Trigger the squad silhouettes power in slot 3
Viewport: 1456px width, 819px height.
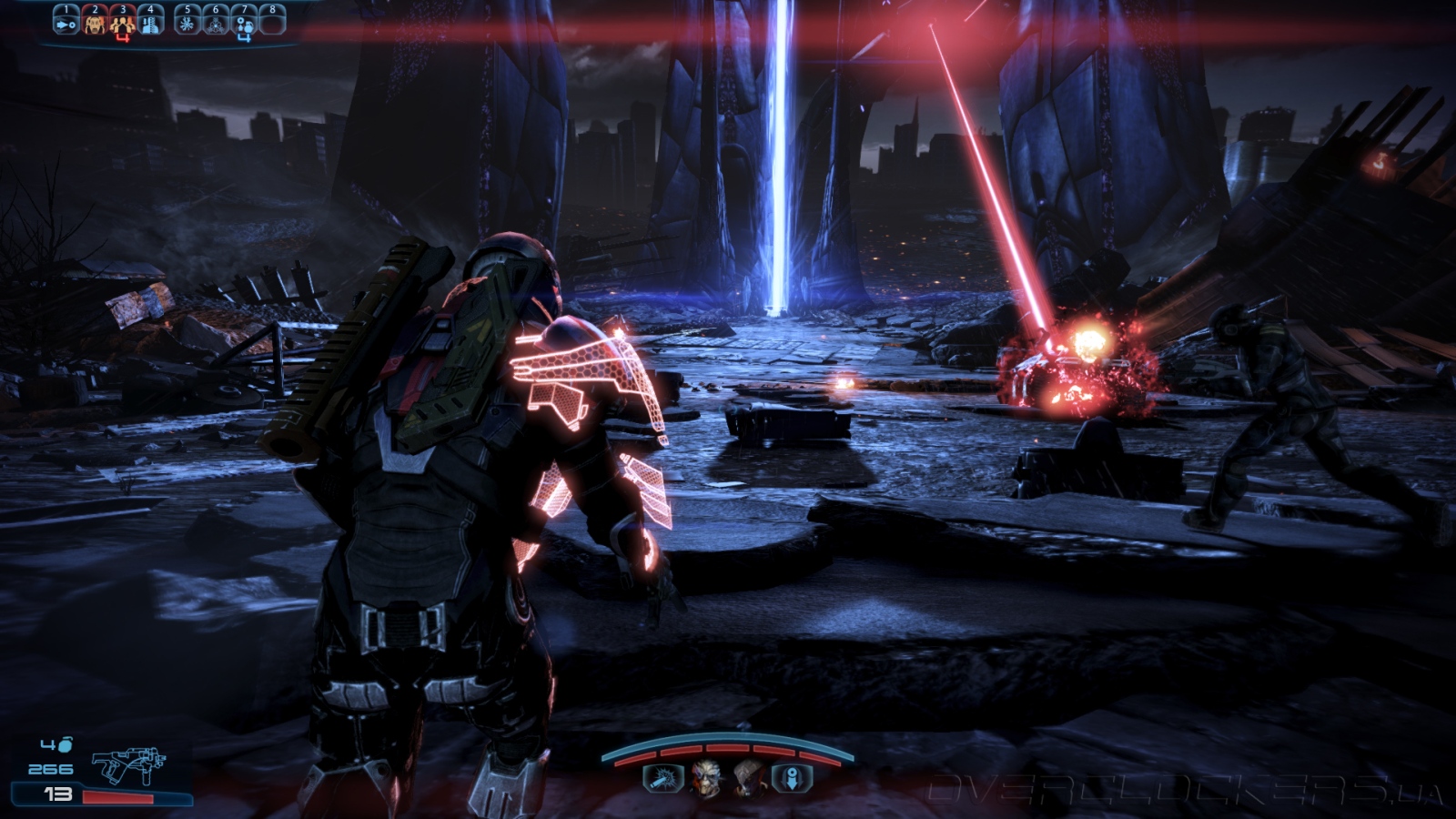pyautogui.click(x=123, y=23)
